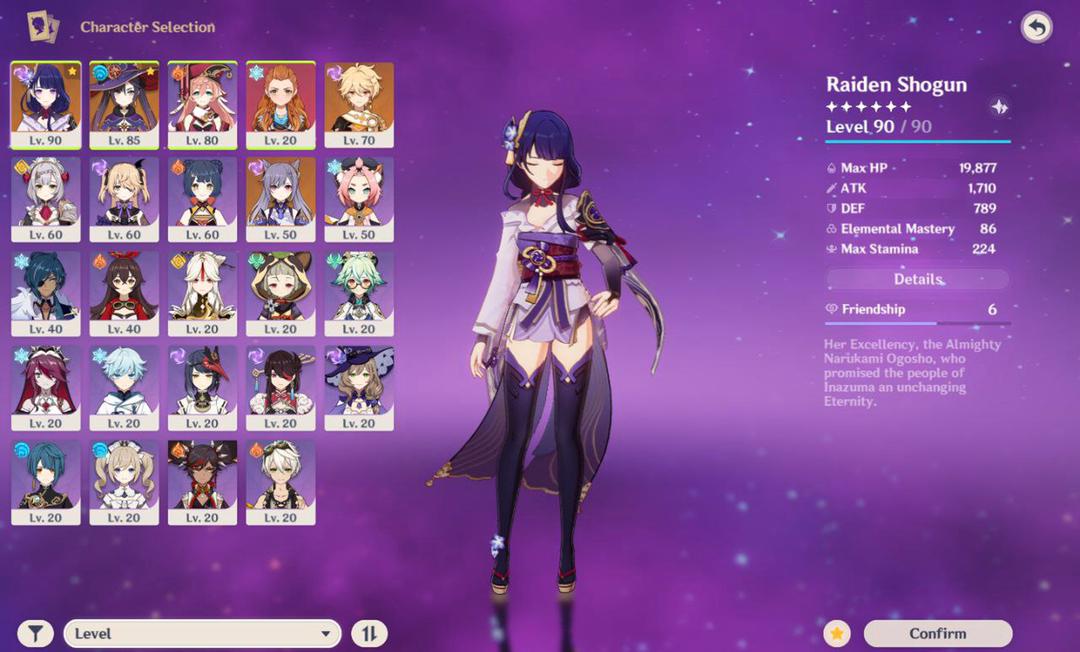
Task: Go back using the return arrow
Action: tap(1036, 27)
